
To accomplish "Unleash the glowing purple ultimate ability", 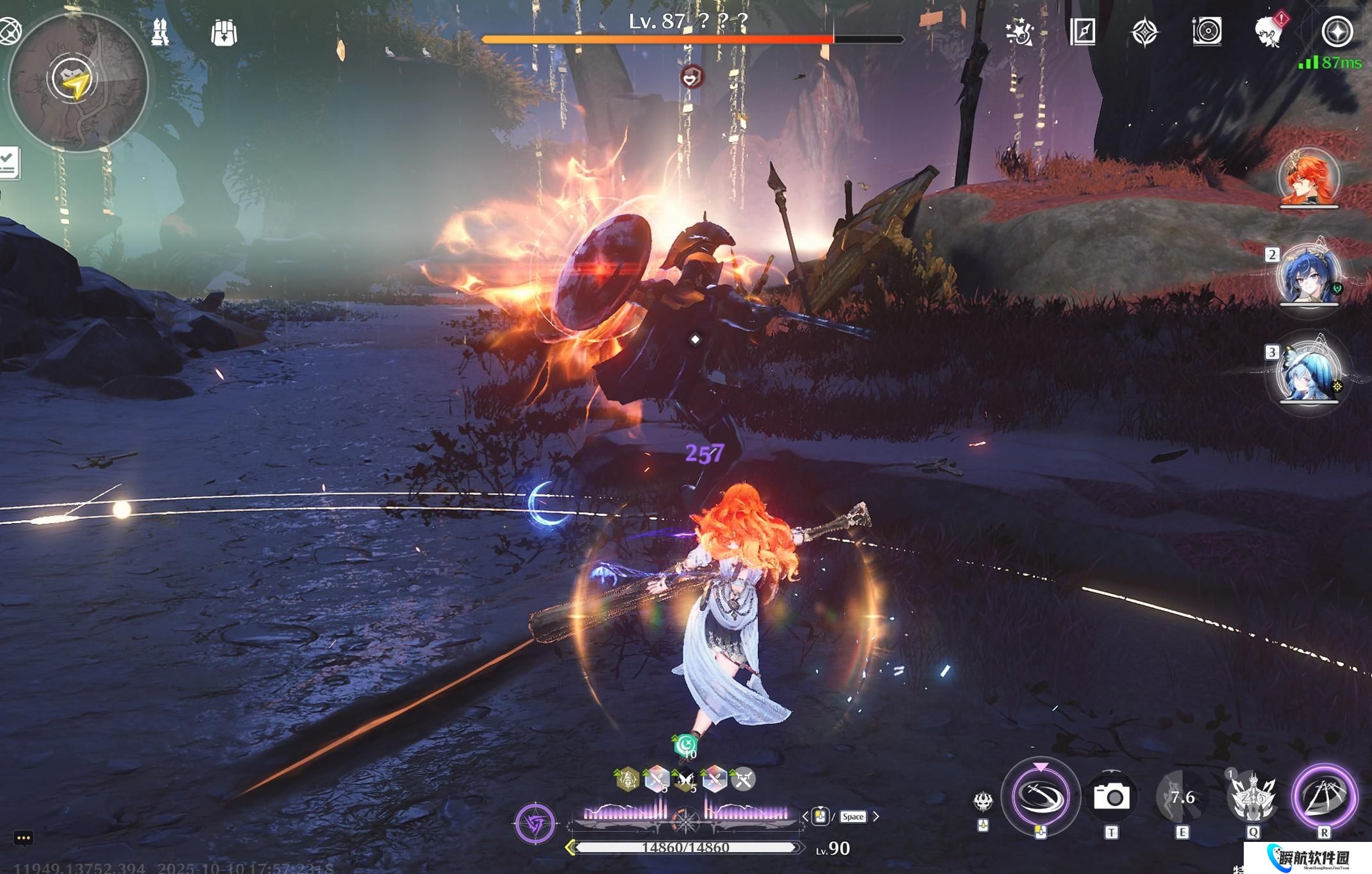I will coord(1324,796).
